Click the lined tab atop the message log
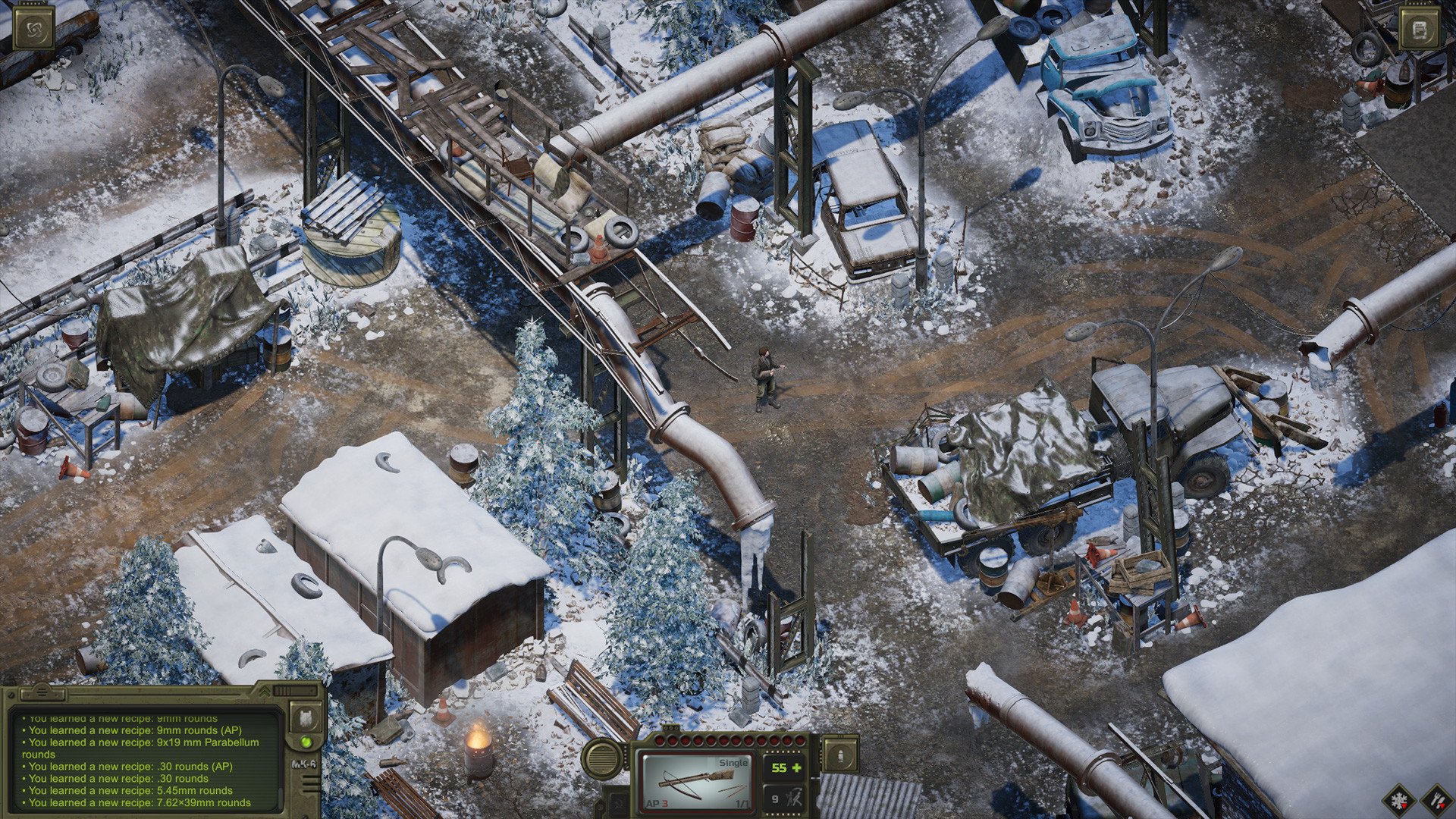The height and width of the screenshot is (819, 1456). tap(42, 692)
